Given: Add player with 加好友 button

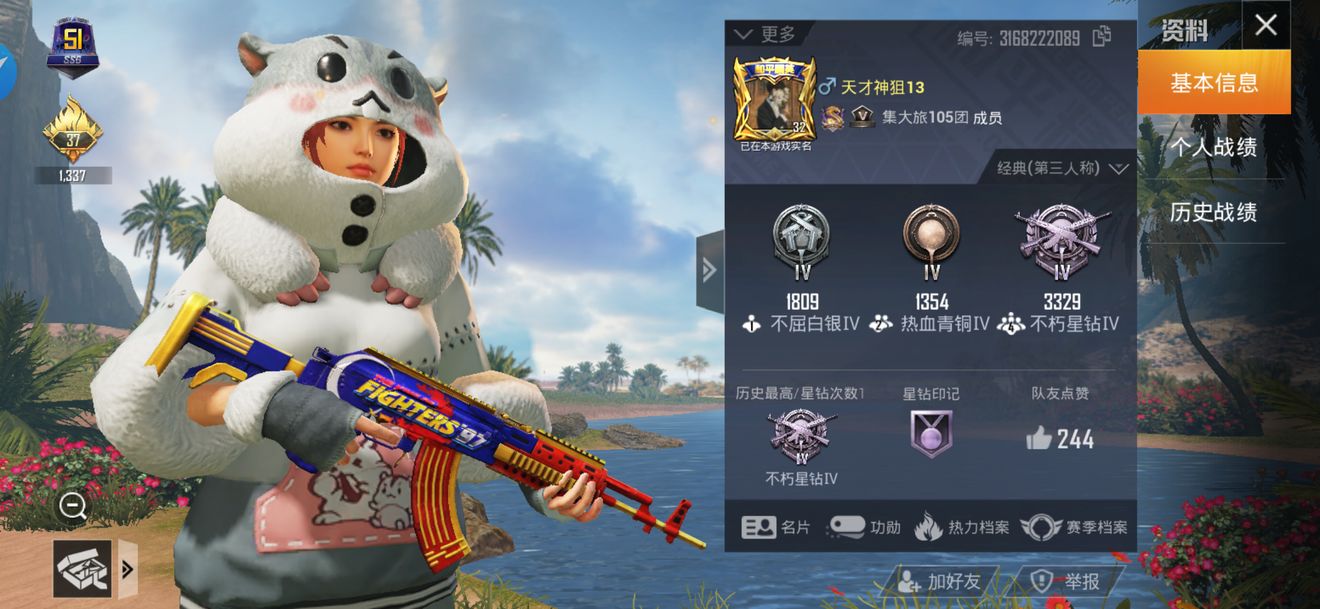Looking at the screenshot, I should coord(940,581).
